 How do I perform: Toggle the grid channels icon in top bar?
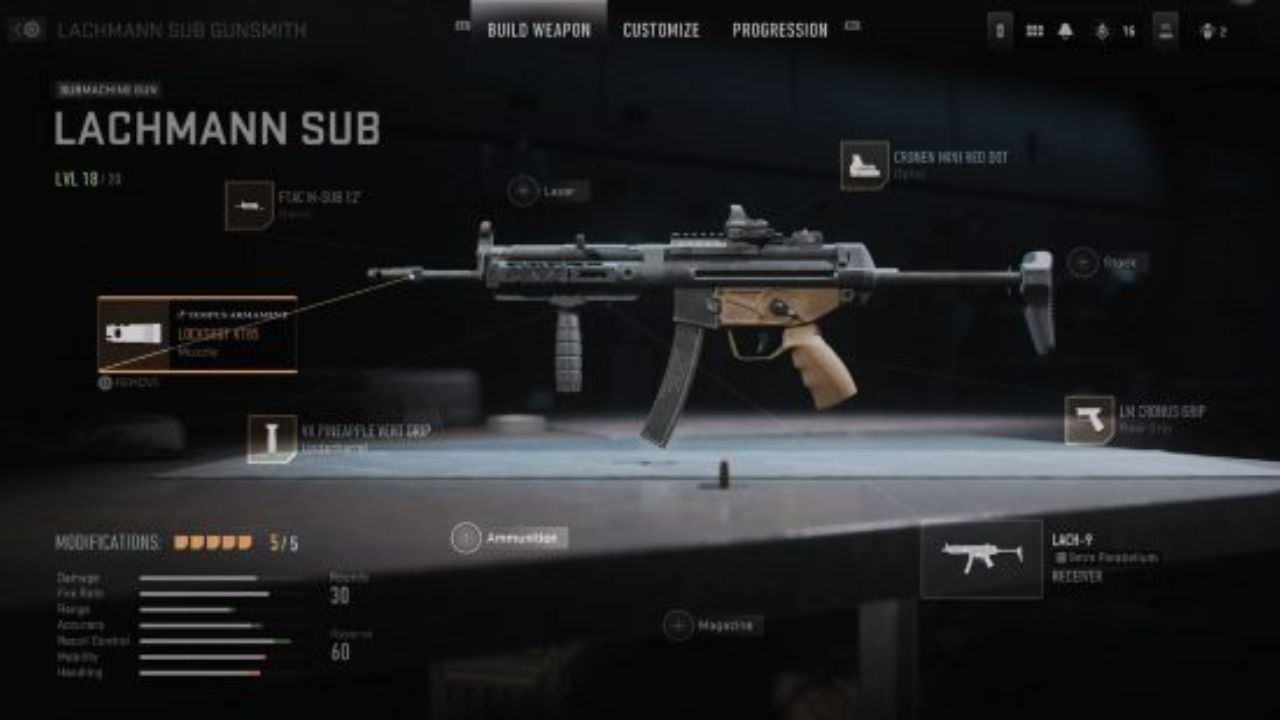click(1035, 31)
